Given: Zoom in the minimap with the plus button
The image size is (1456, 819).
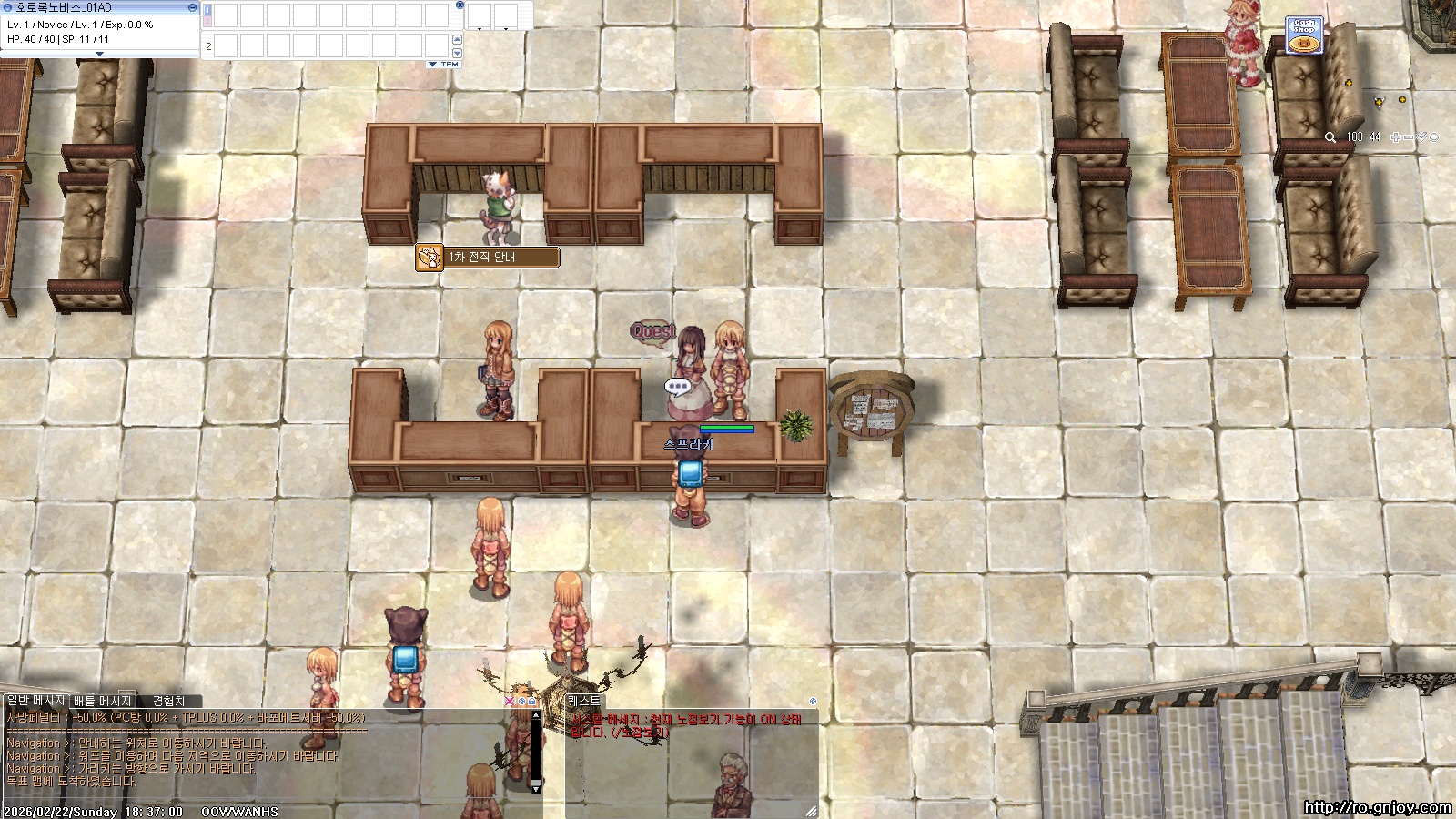Looking at the screenshot, I should 1396,137.
